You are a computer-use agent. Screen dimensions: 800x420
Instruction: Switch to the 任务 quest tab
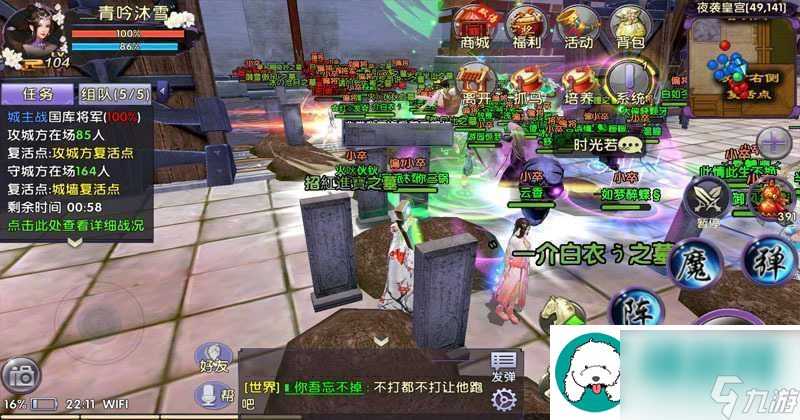[38, 94]
